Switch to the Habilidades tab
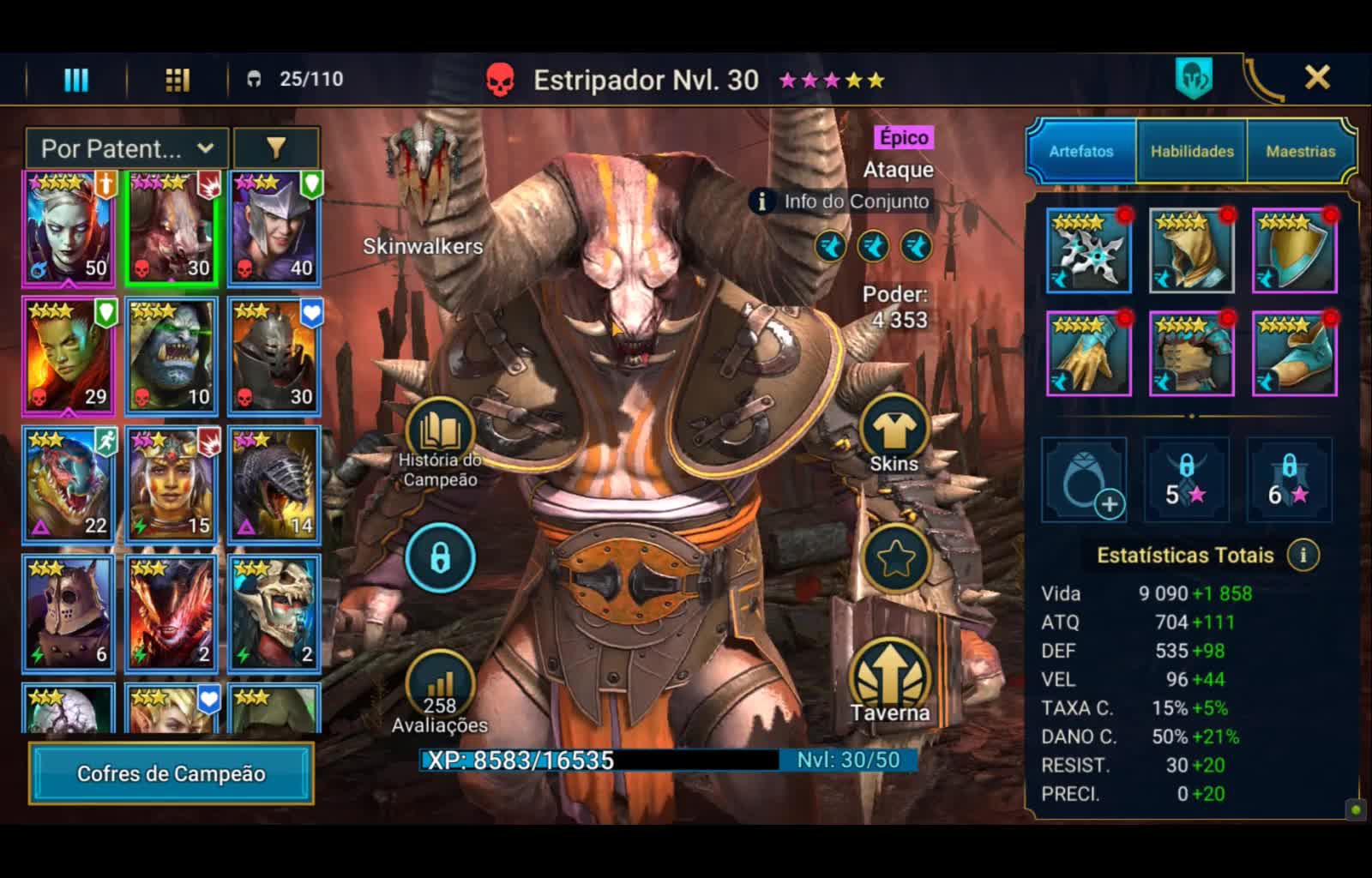Image resolution: width=1372 pixels, height=878 pixels. pyautogui.click(x=1192, y=151)
